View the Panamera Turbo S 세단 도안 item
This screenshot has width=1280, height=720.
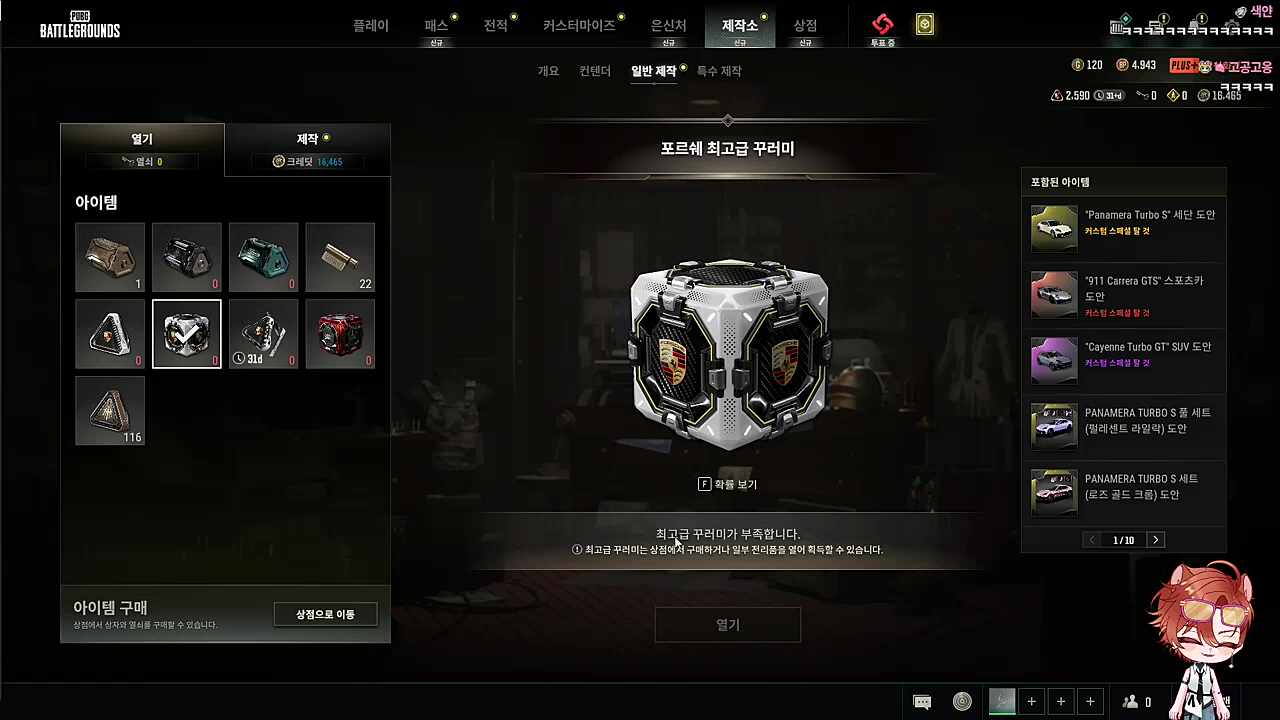(x=1123, y=229)
